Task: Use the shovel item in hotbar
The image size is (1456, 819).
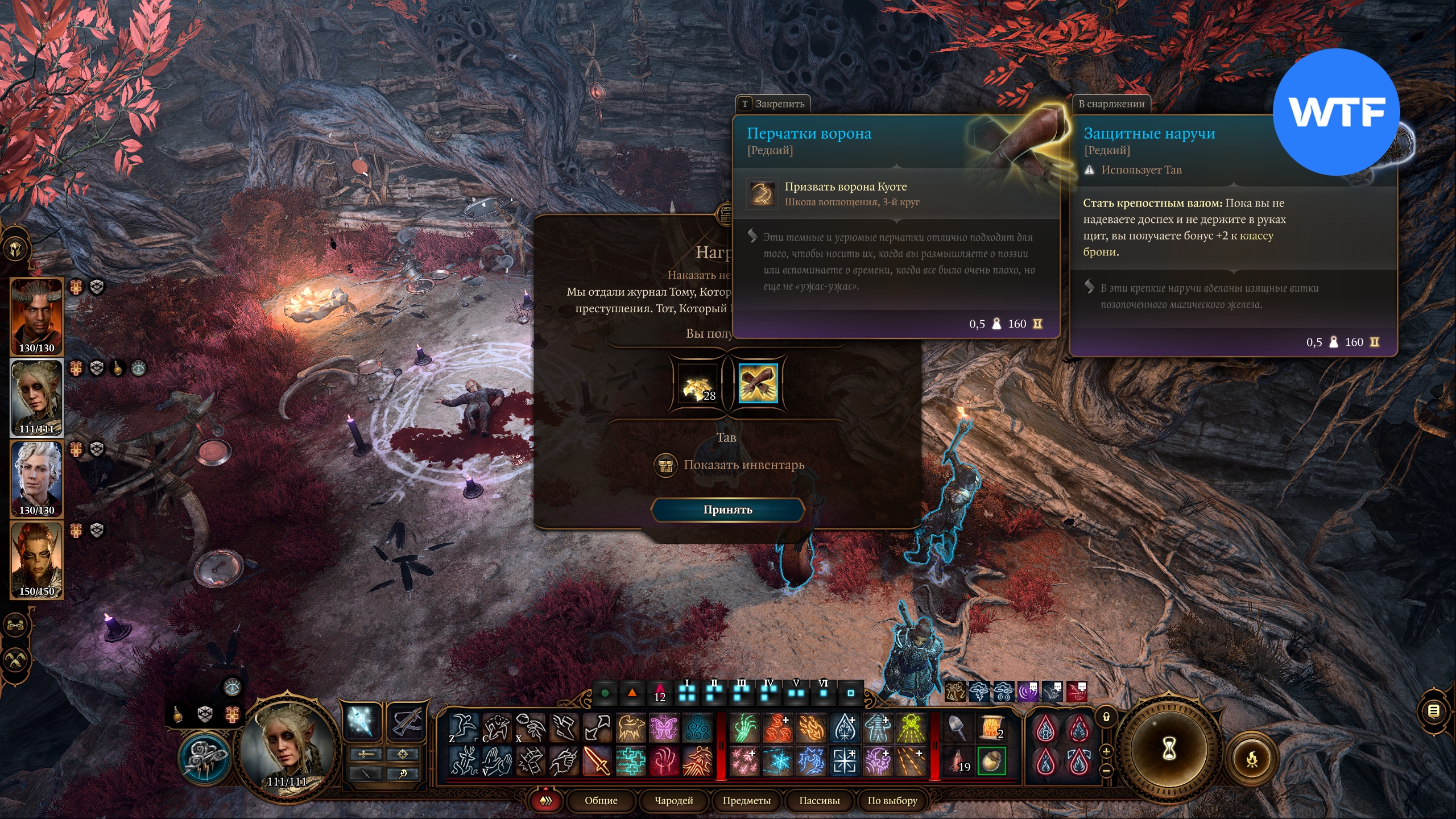Action: click(x=958, y=728)
